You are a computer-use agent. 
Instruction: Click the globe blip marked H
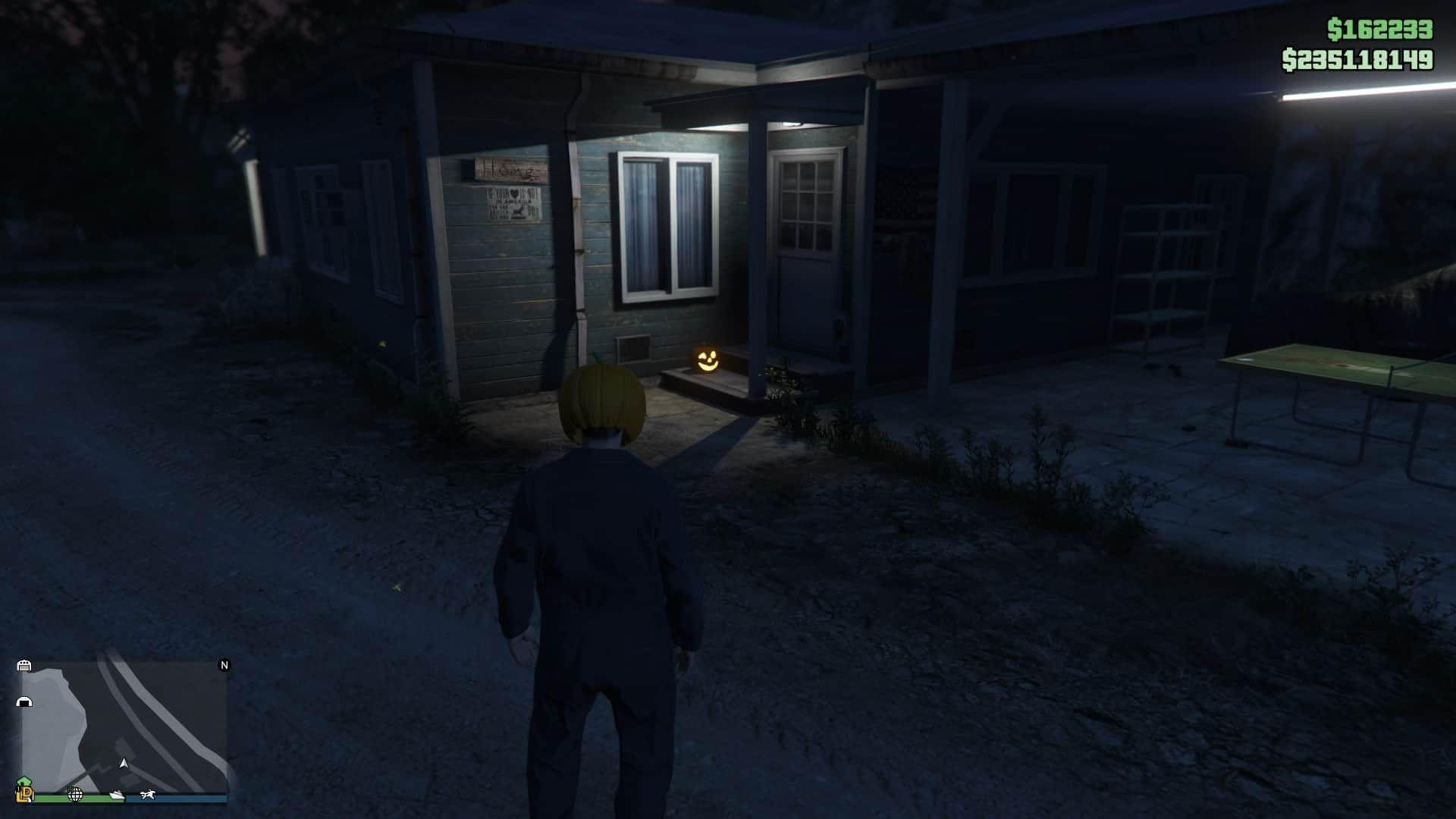[x=75, y=794]
